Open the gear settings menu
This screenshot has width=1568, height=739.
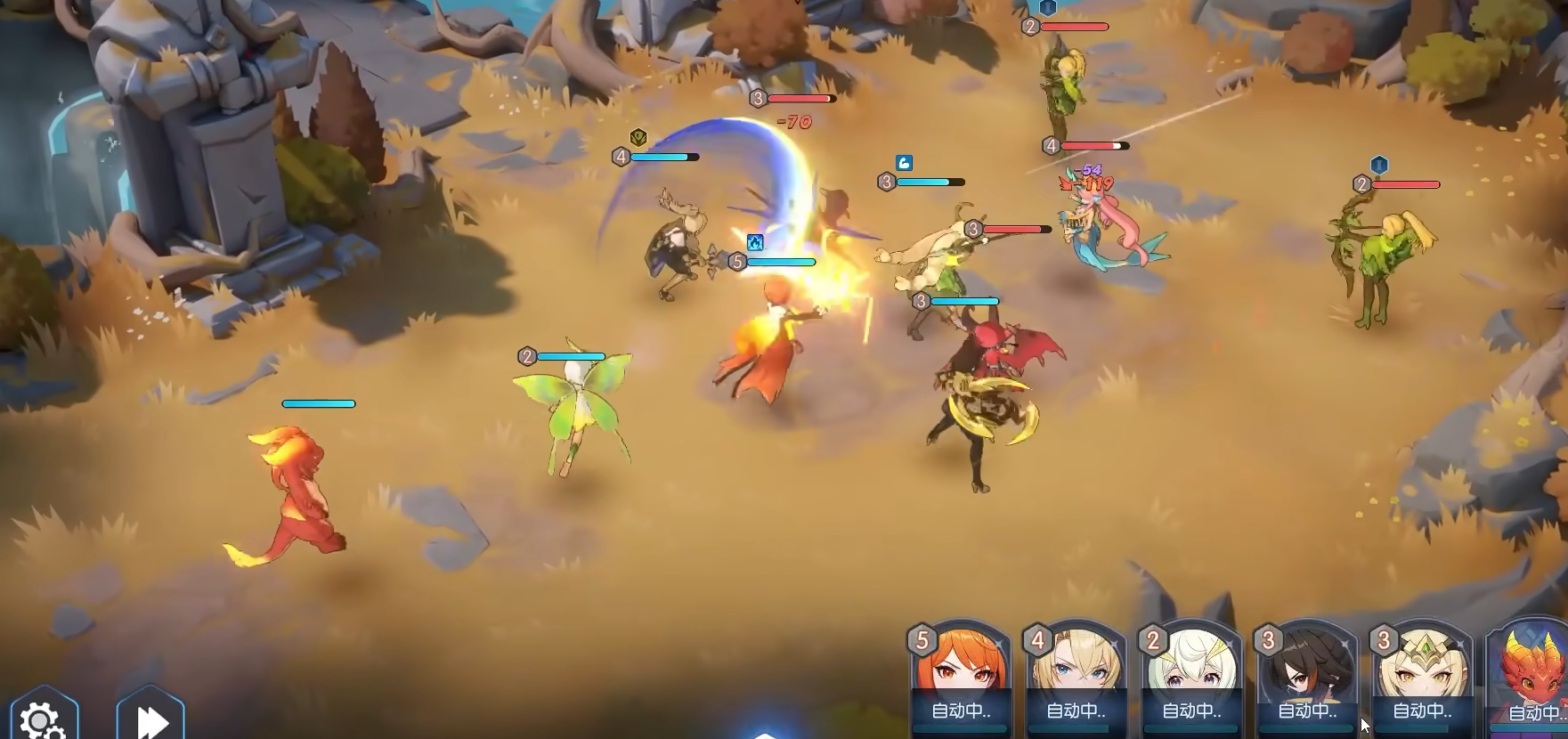[x=42, y=718]
